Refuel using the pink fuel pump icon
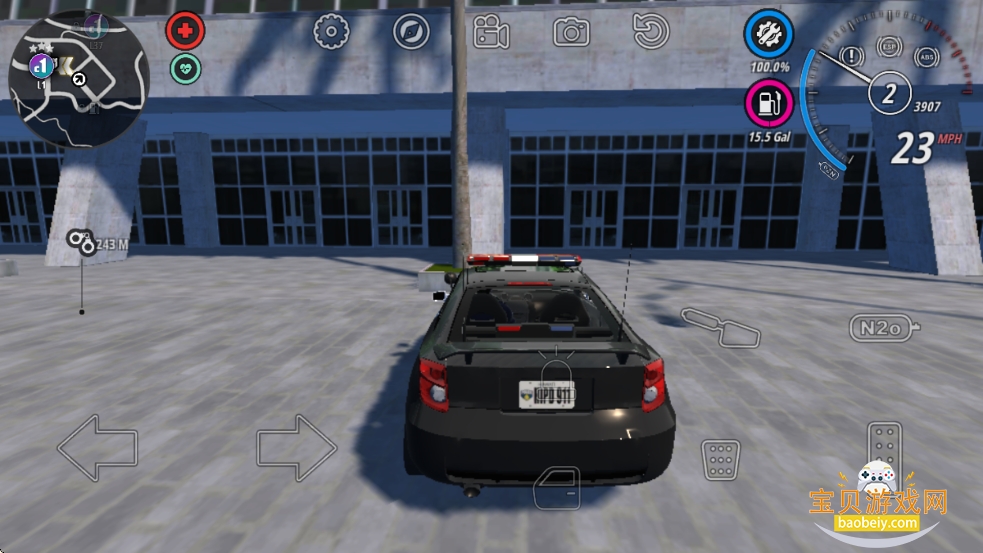The image size is (983, 553). (x=768, y=104)
